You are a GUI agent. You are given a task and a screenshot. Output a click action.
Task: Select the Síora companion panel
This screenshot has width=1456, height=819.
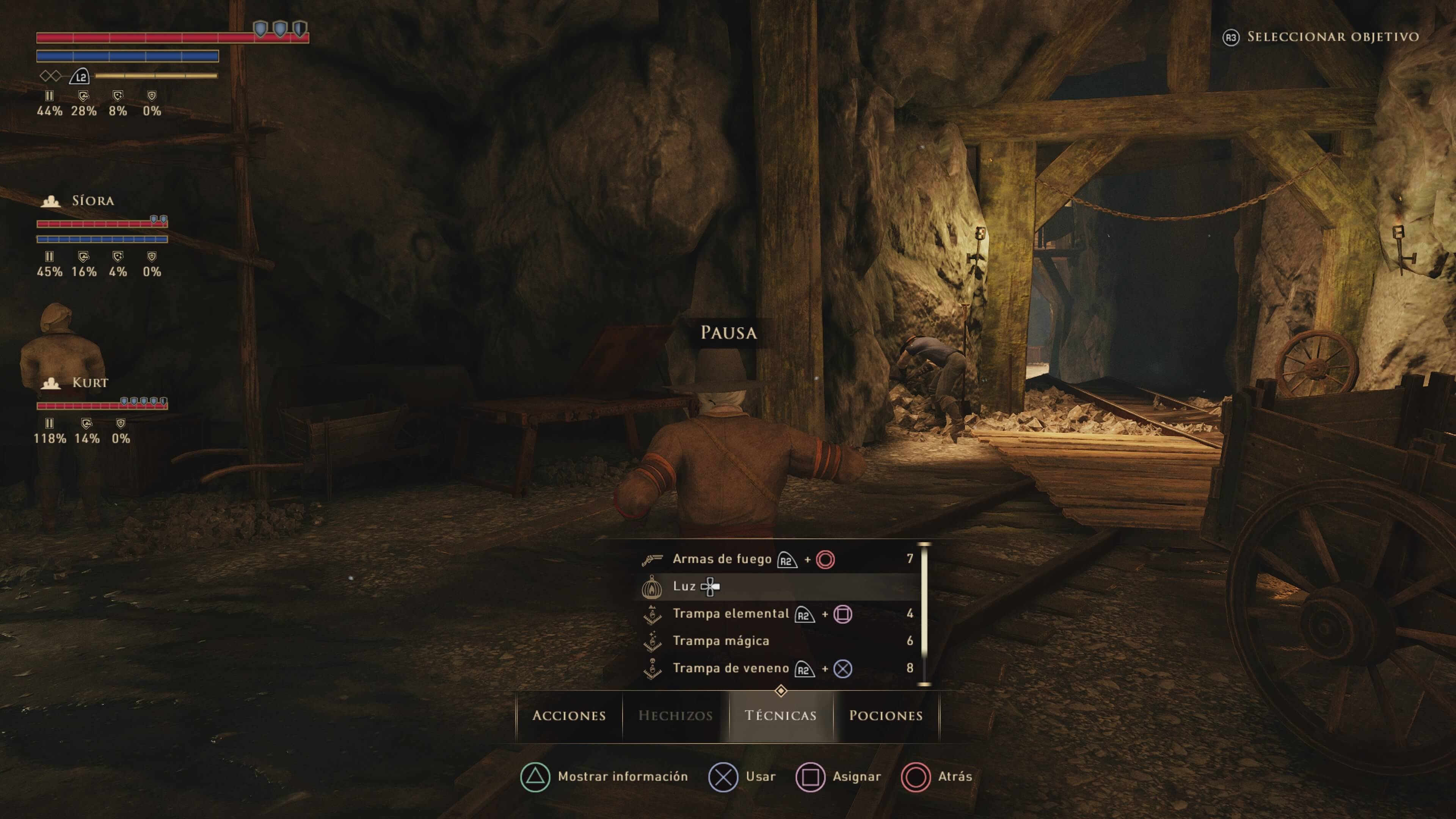(x=93, y=201)
